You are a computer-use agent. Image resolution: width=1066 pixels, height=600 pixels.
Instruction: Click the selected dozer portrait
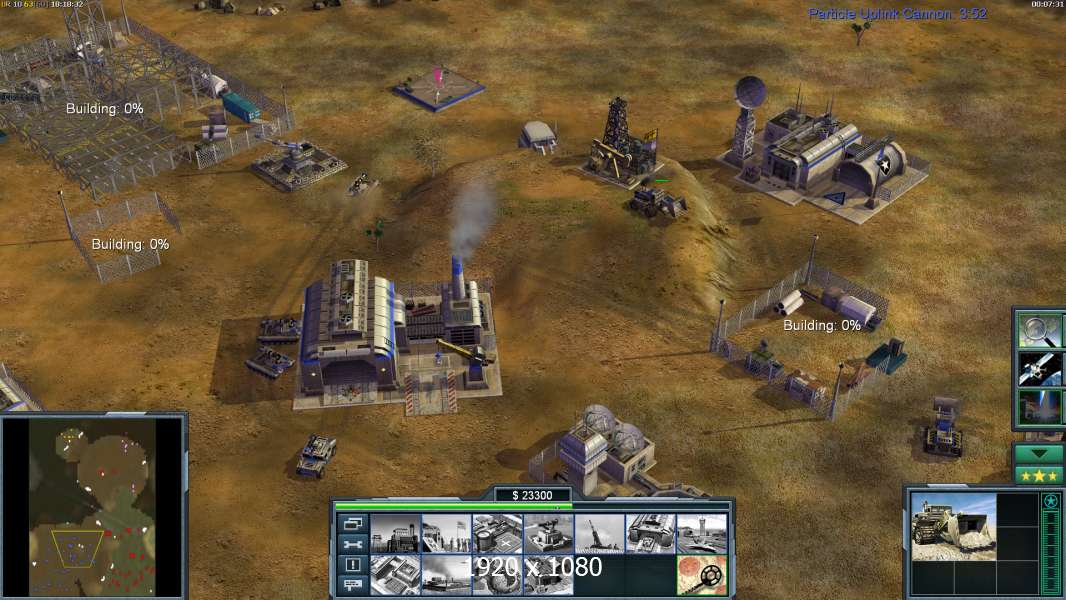click(x=953, y=526)
